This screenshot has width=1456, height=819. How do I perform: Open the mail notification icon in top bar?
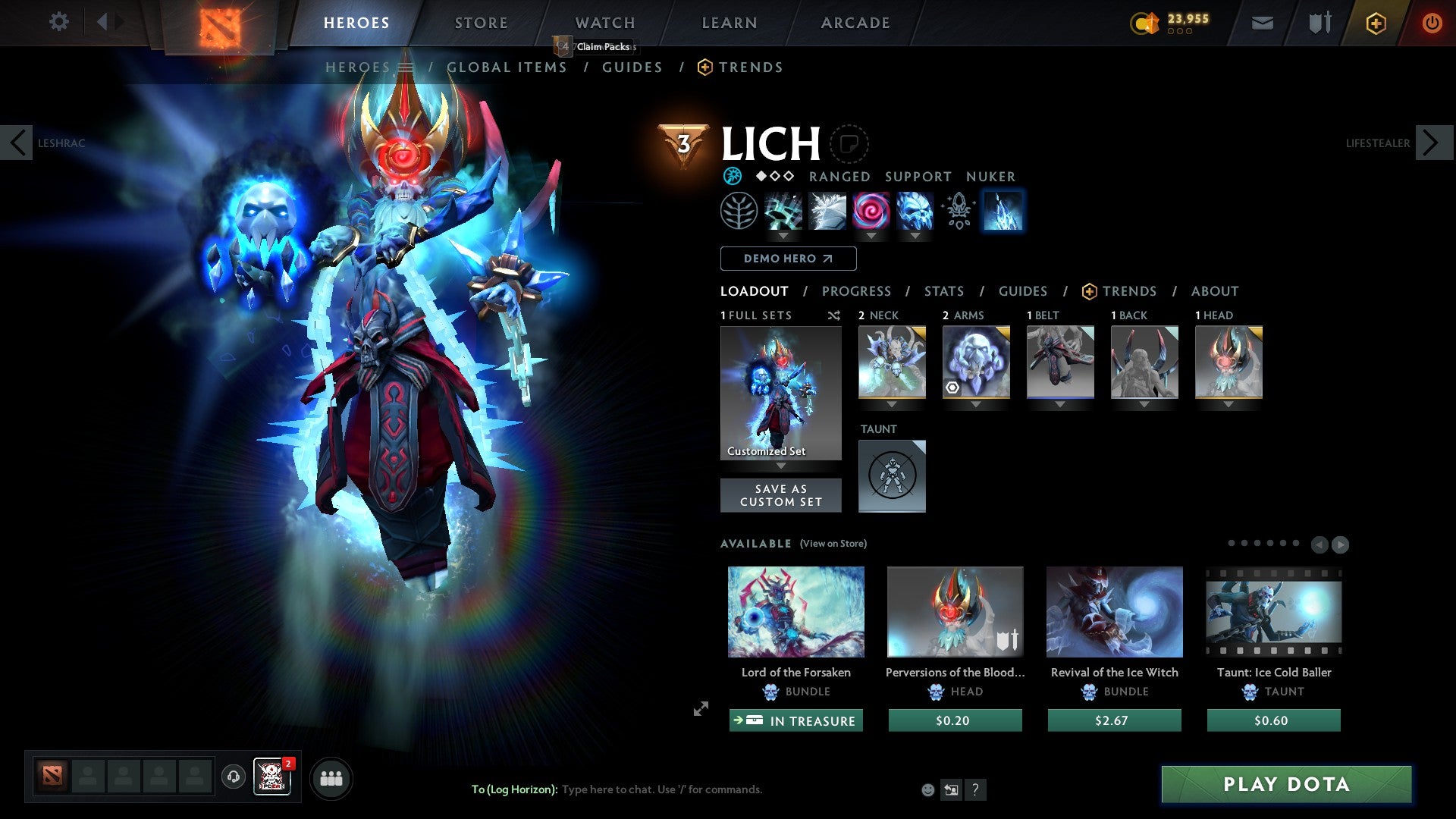1262,23
